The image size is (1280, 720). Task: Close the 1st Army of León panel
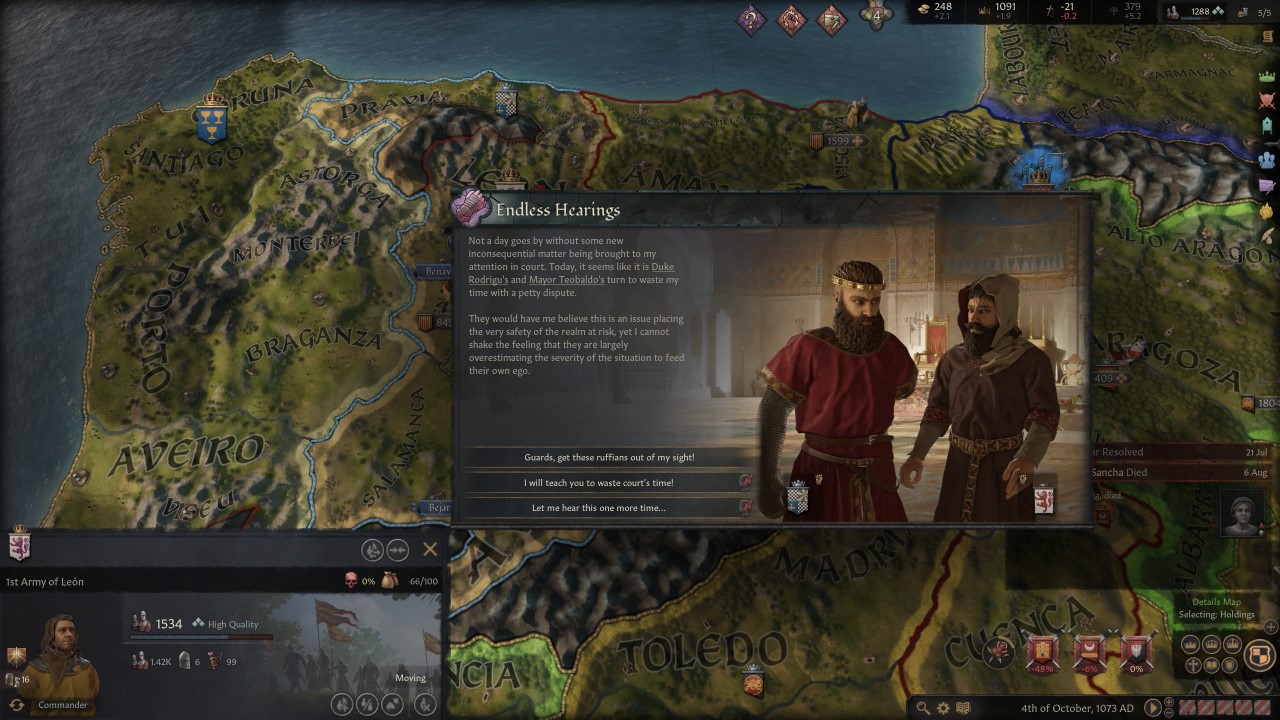(x=430, y=549)
